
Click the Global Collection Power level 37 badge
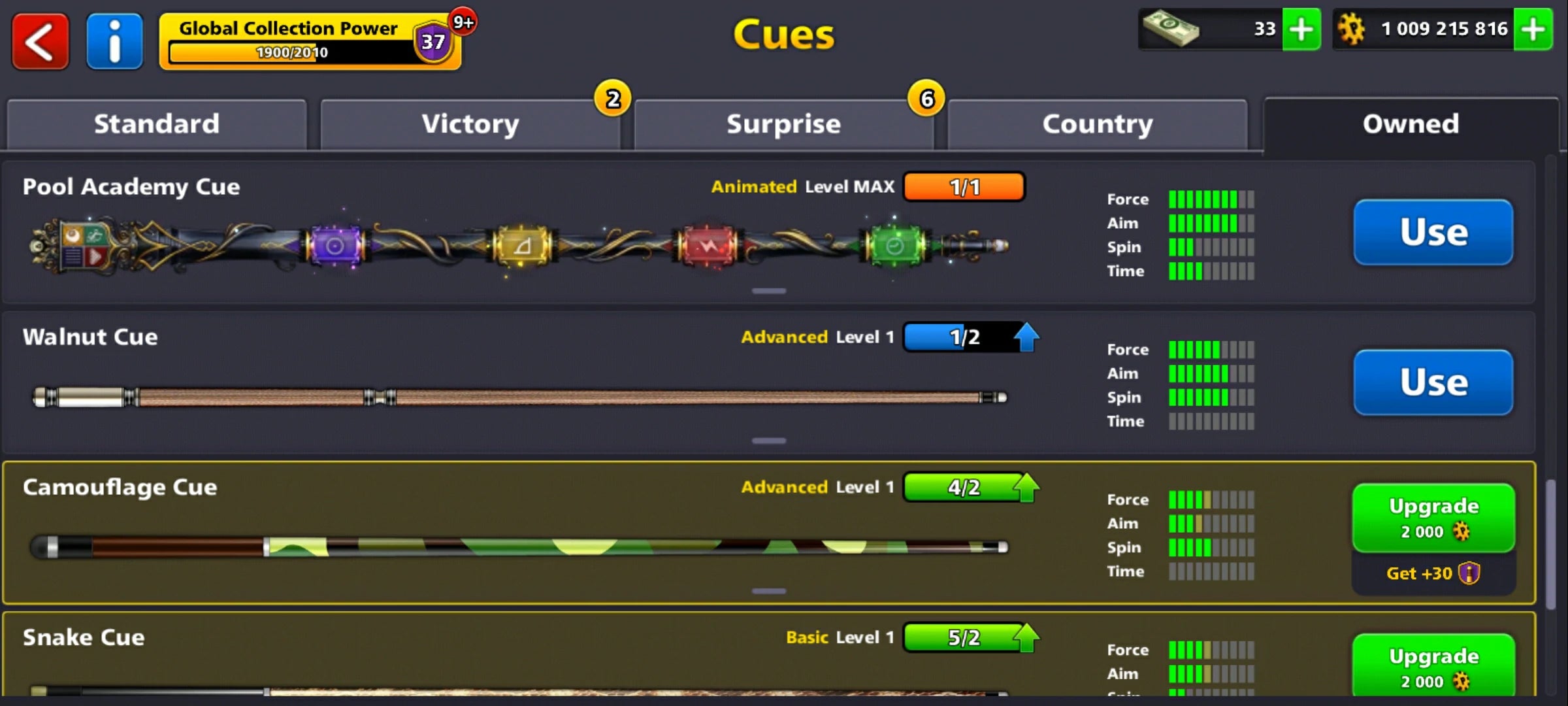[x=430, y=42]
